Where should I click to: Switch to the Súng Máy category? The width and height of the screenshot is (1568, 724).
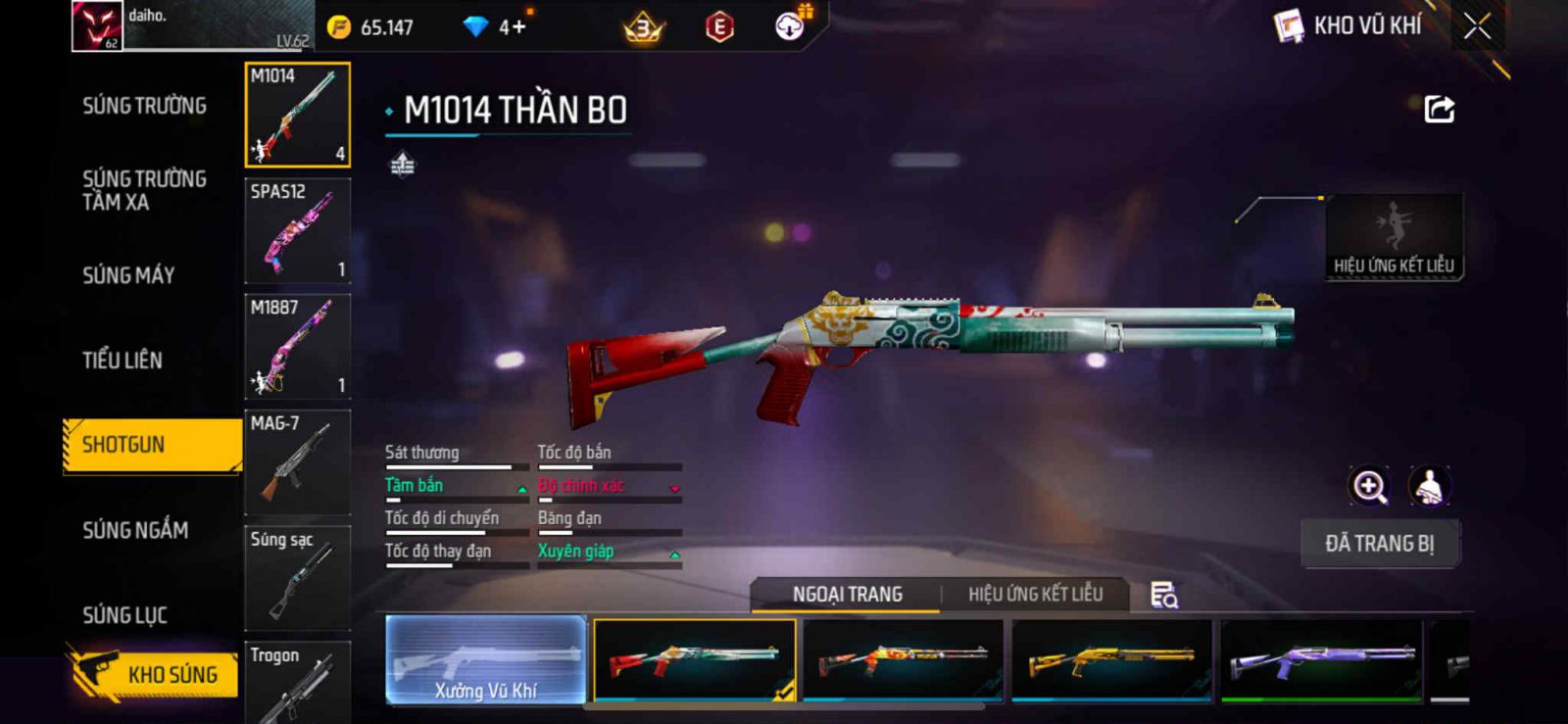pyautogui.click(x=128, y=275)
